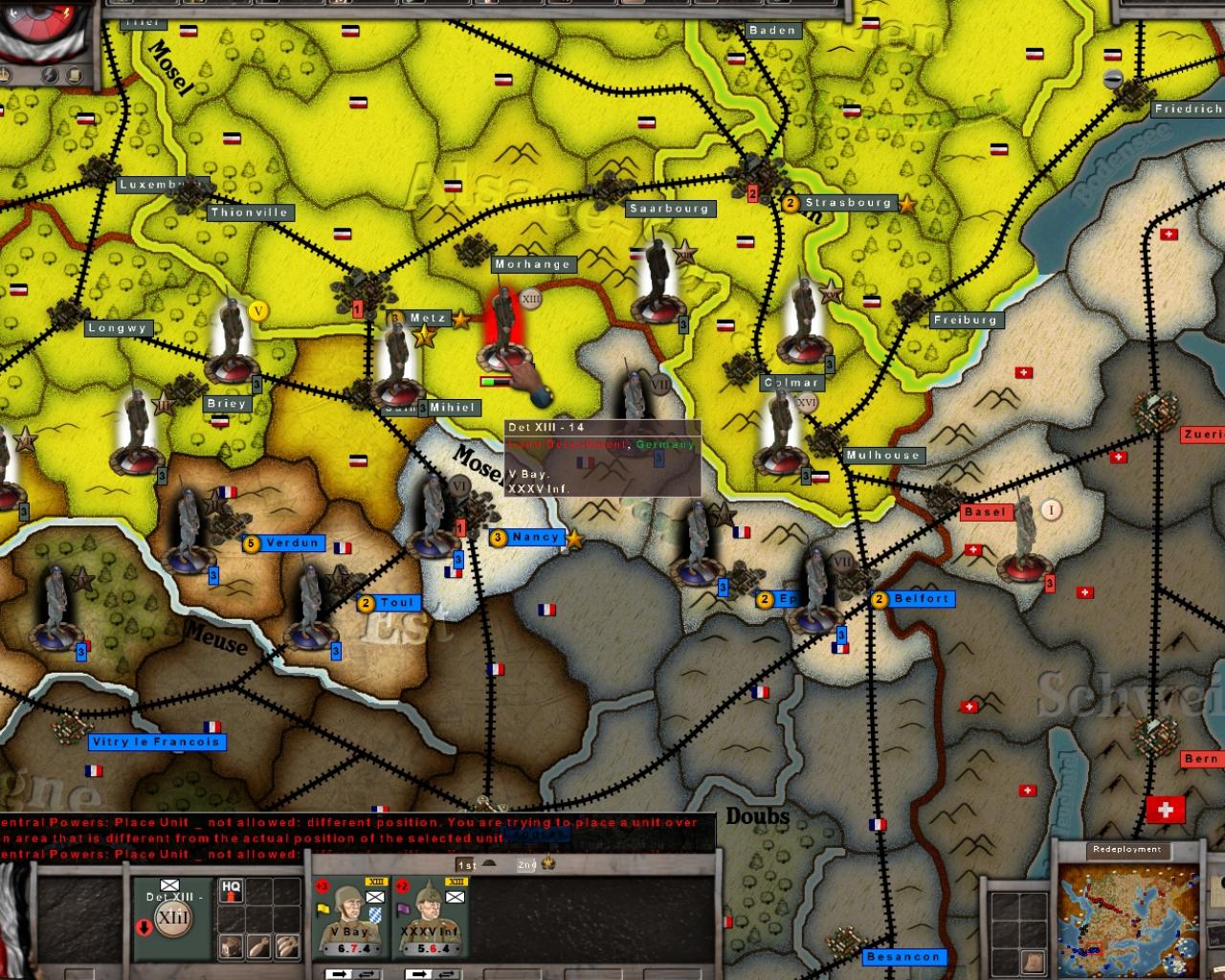This screenshot has height=980, width=1225.
Task: Toggle the yellow flag marker on V Bay.
Action: click(x=322, y=908)
